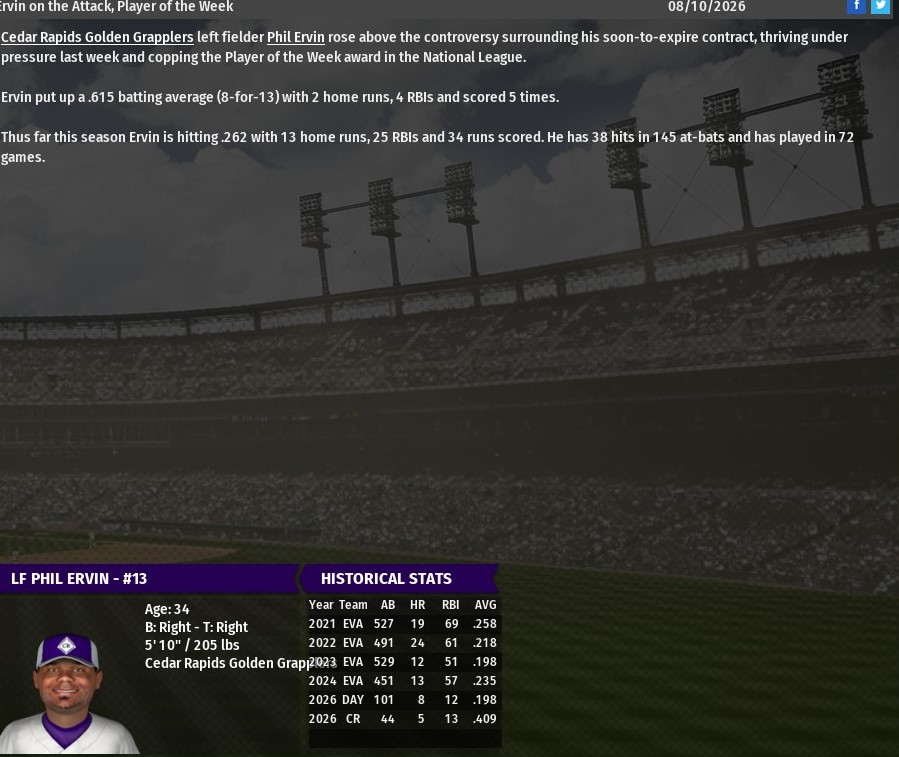Image resolution: width=899 pixels, height=757 pixels.
Task: Share the story via the Twitter icon
Action: pyautogui.click(x=880, y=6)
